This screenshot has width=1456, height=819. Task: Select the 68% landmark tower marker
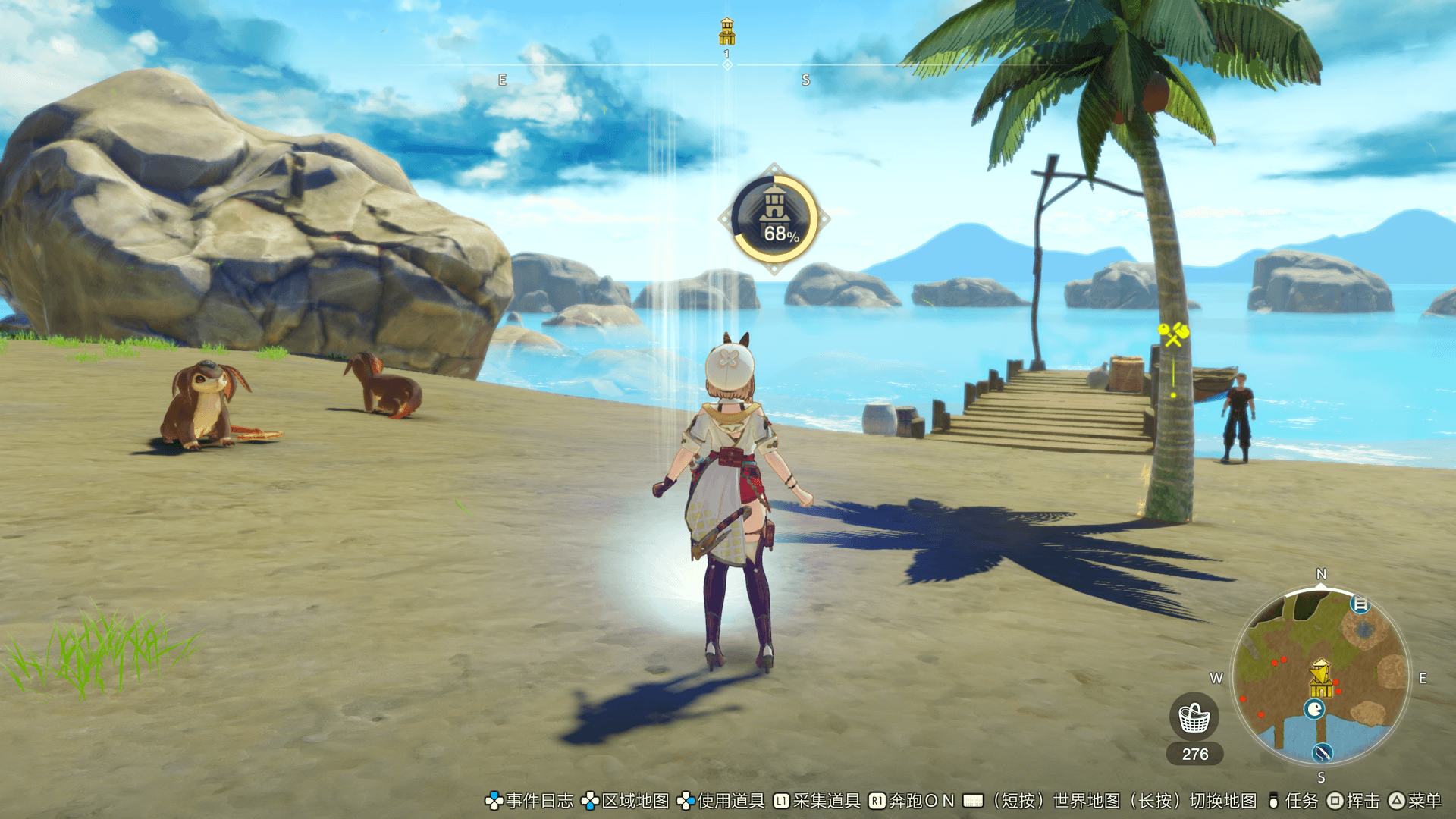coord(774,219)
